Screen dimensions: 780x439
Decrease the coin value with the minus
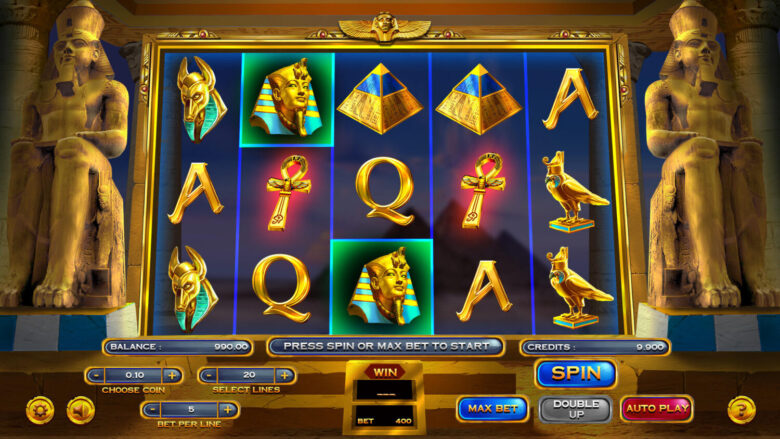[x=95, y=375]
